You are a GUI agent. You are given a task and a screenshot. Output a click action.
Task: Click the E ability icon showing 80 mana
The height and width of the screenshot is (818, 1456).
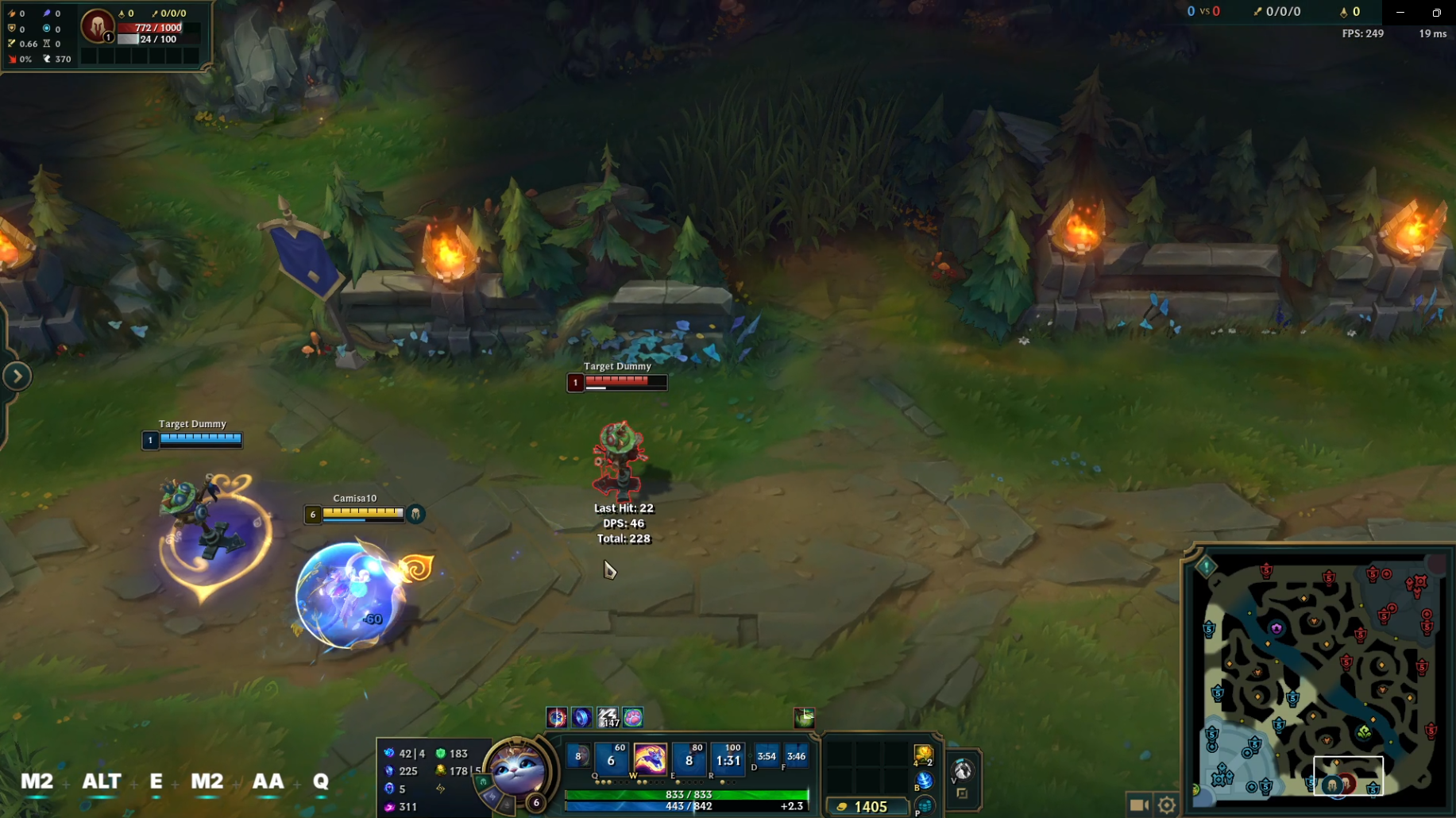pos(688,760)
